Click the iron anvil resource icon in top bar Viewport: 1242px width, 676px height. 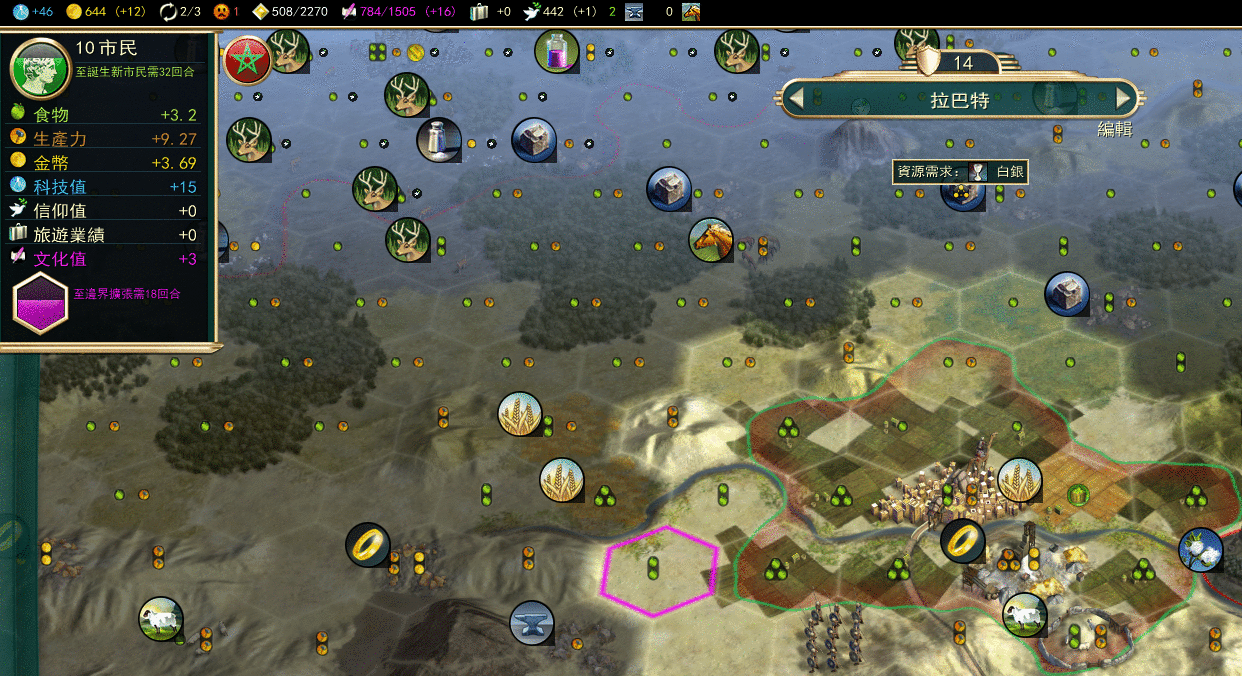(x=634, y=12)
